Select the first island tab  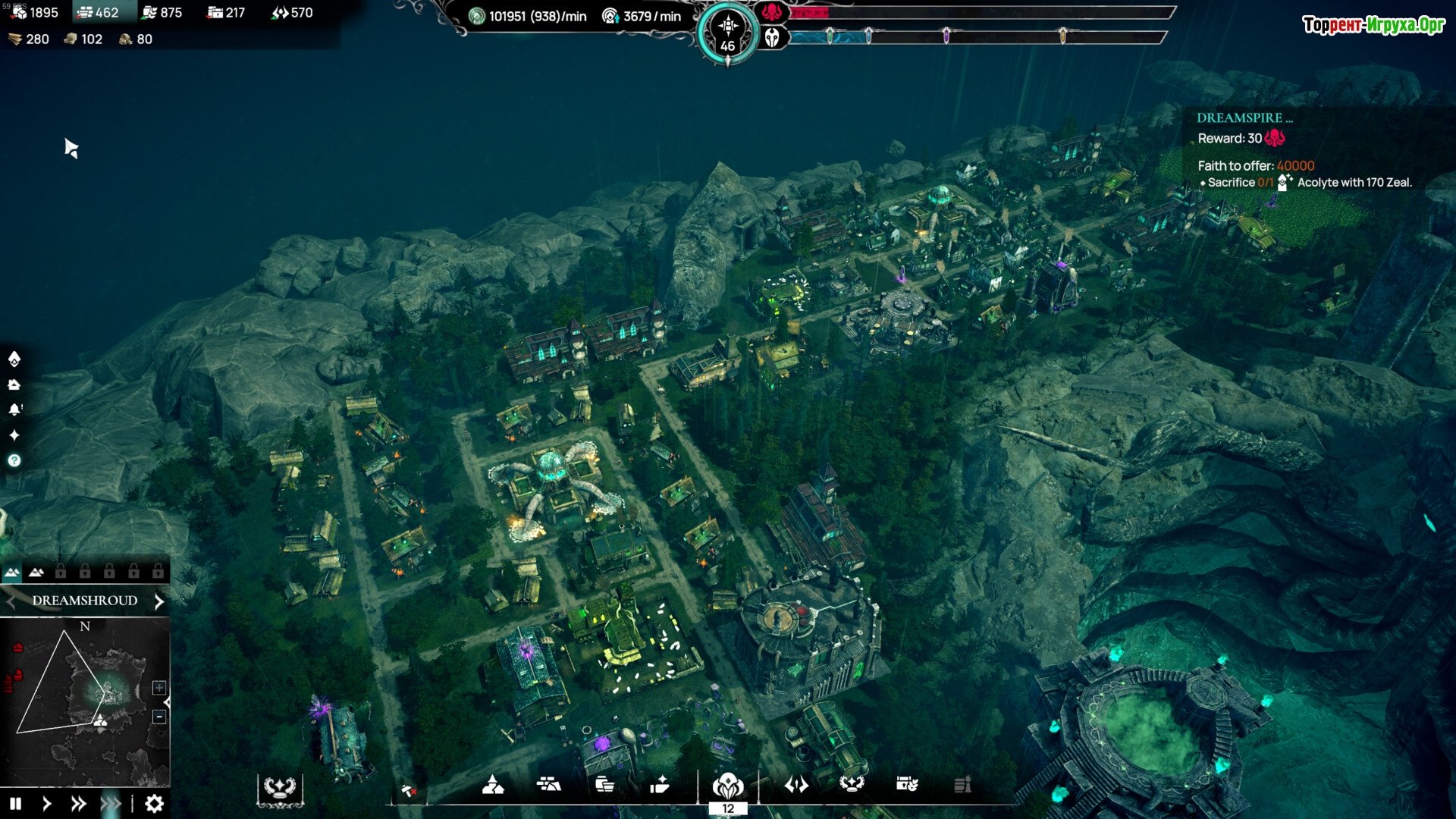click(12, 573)
